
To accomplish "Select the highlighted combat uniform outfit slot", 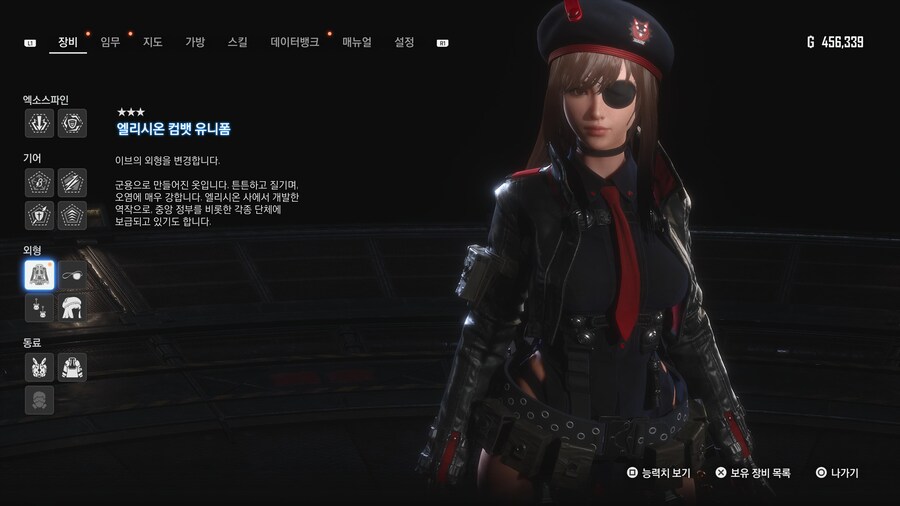I will [x=40, y=275].
